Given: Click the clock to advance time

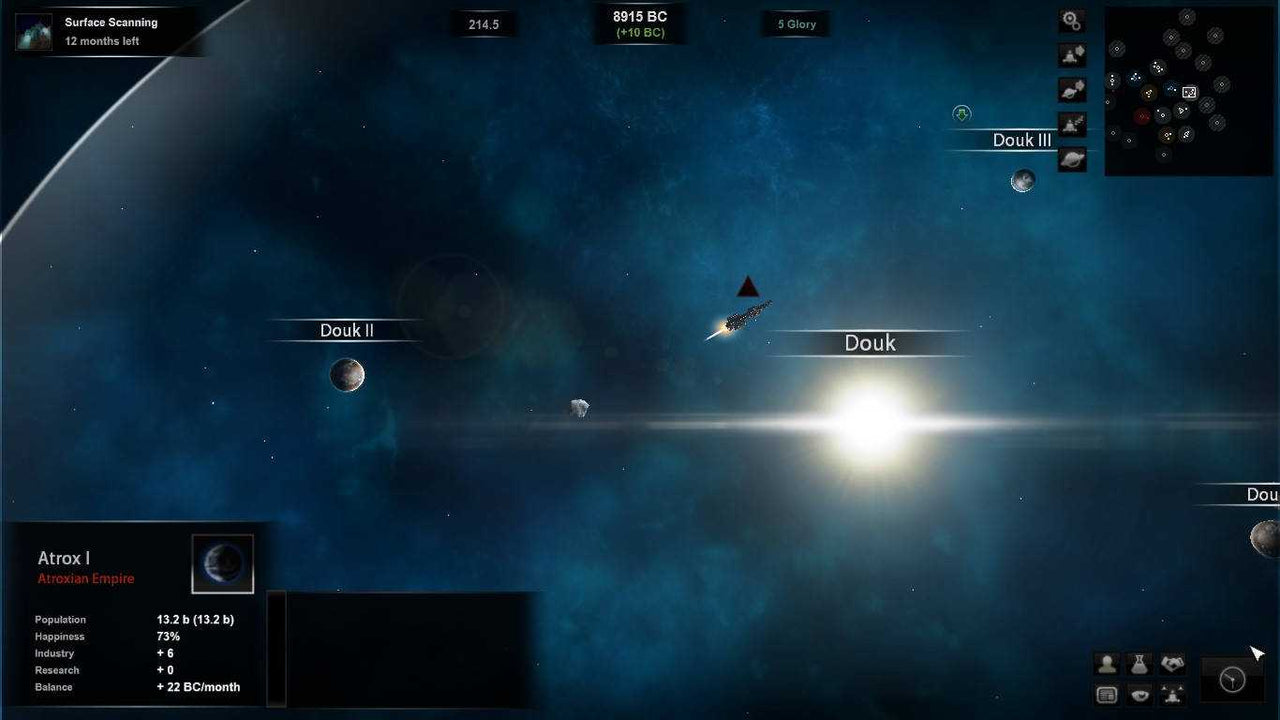Looking at the screenshot, I should point(1232,678).
